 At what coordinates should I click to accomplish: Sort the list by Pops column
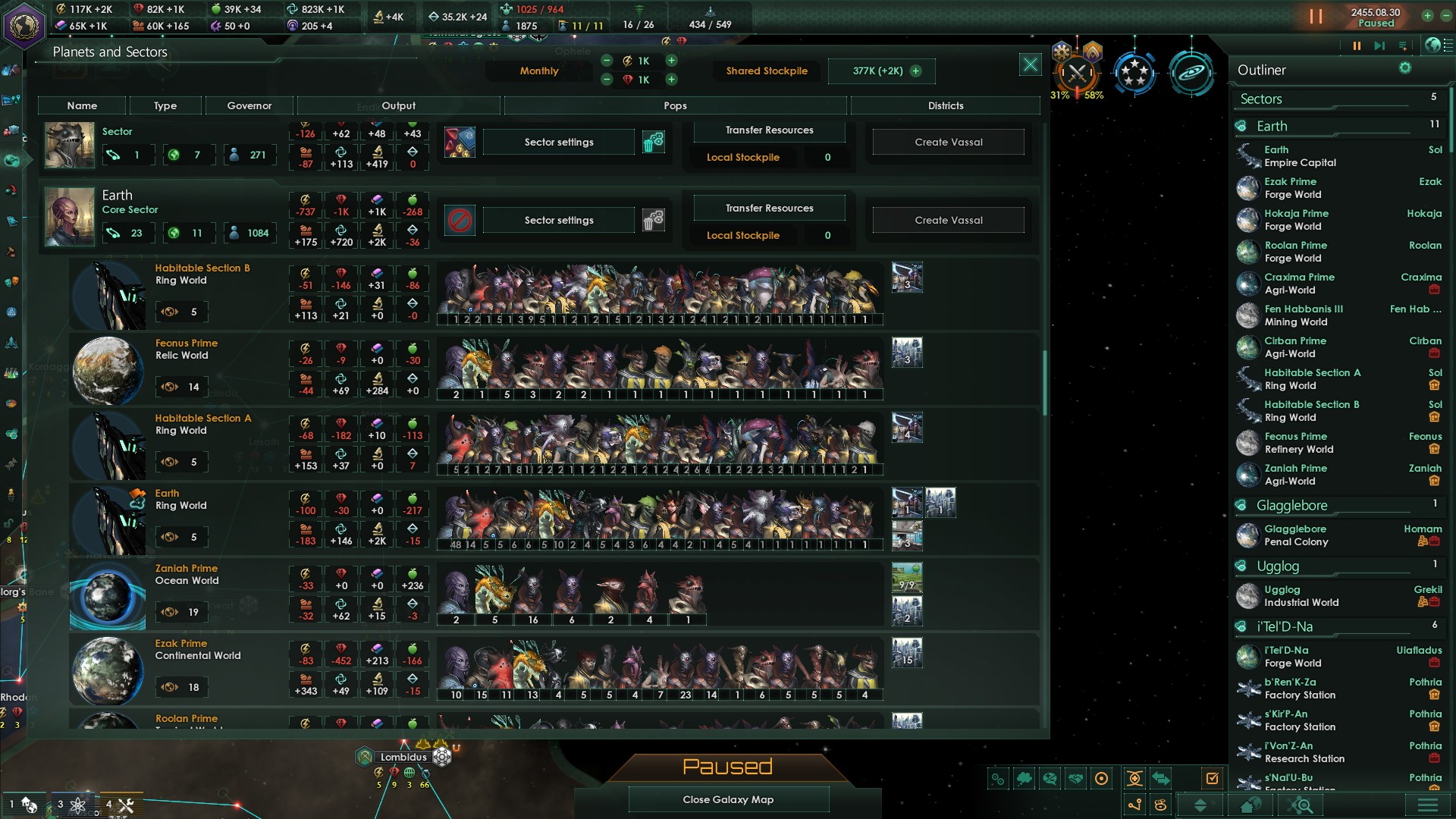675,106
